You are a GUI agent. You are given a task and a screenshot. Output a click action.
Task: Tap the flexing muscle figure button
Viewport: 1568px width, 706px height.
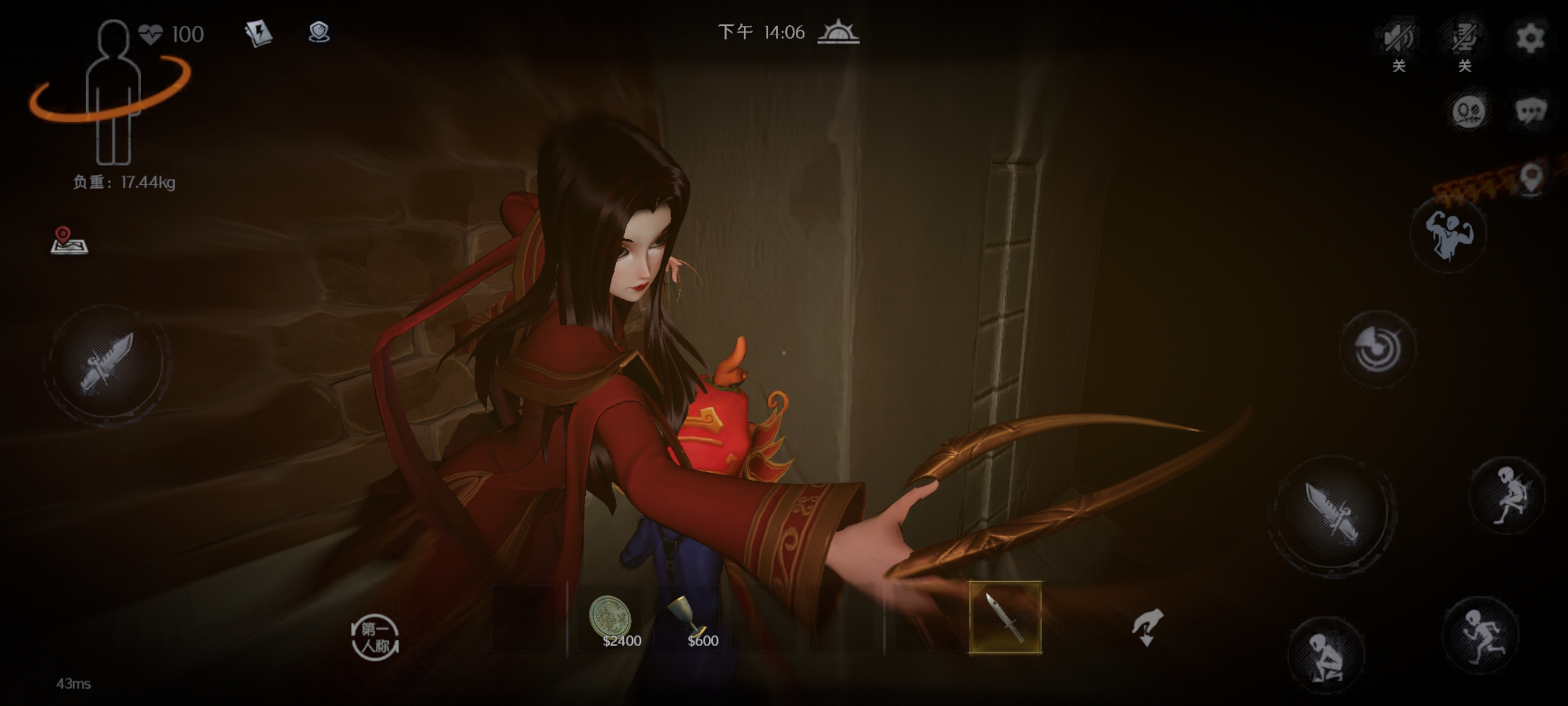pos(1448,235)
